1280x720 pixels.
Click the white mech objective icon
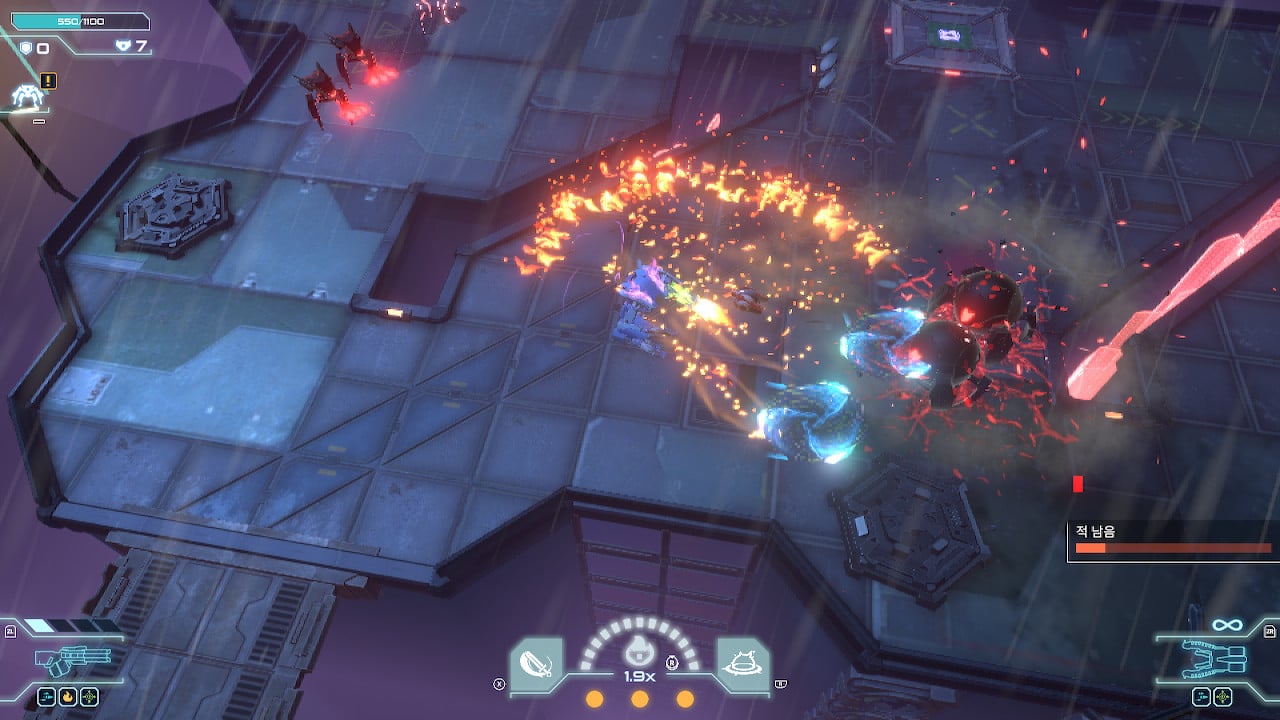click(x=26, y=96)
